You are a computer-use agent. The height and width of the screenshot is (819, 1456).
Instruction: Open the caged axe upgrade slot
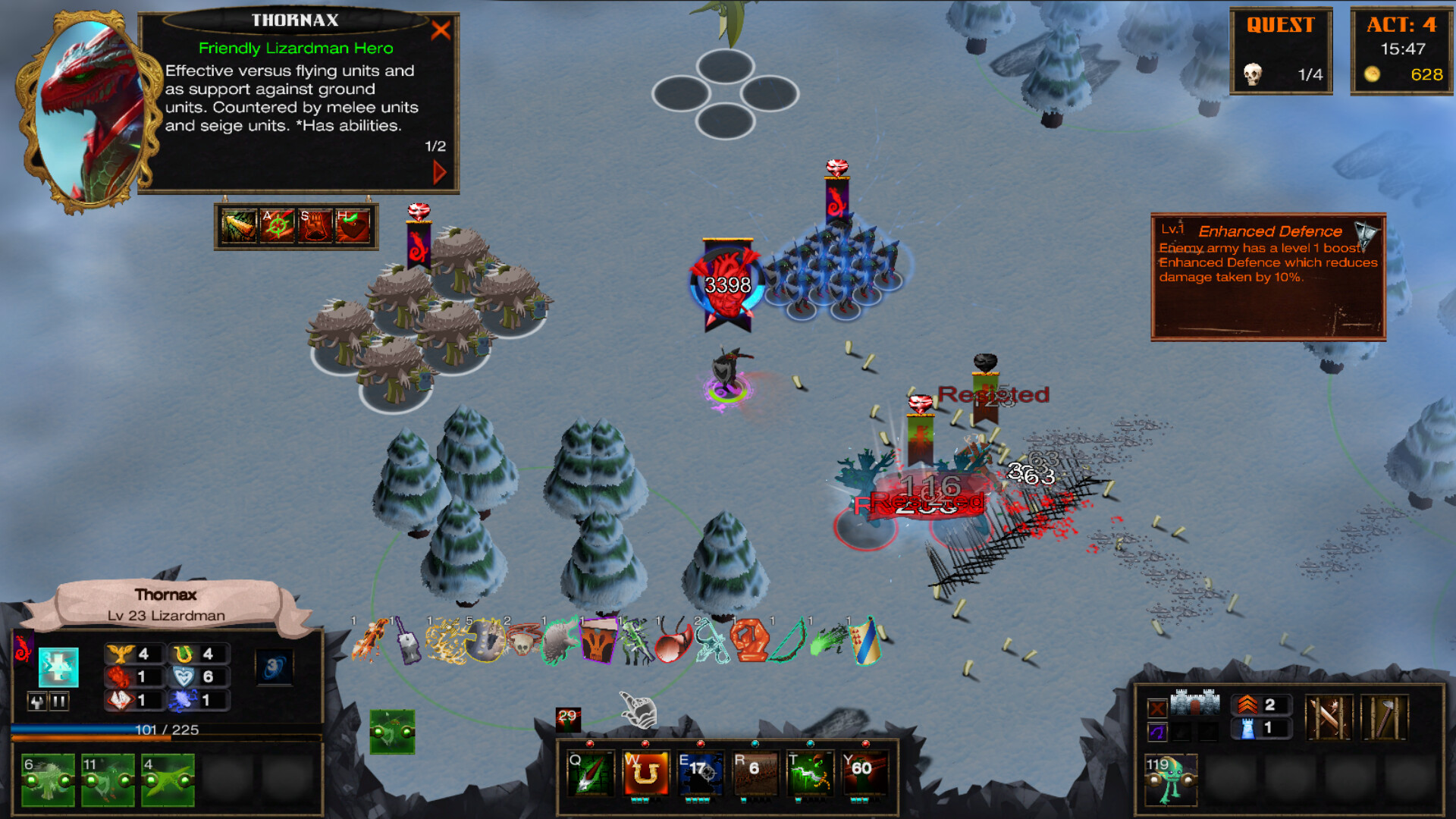point(1387,717)
